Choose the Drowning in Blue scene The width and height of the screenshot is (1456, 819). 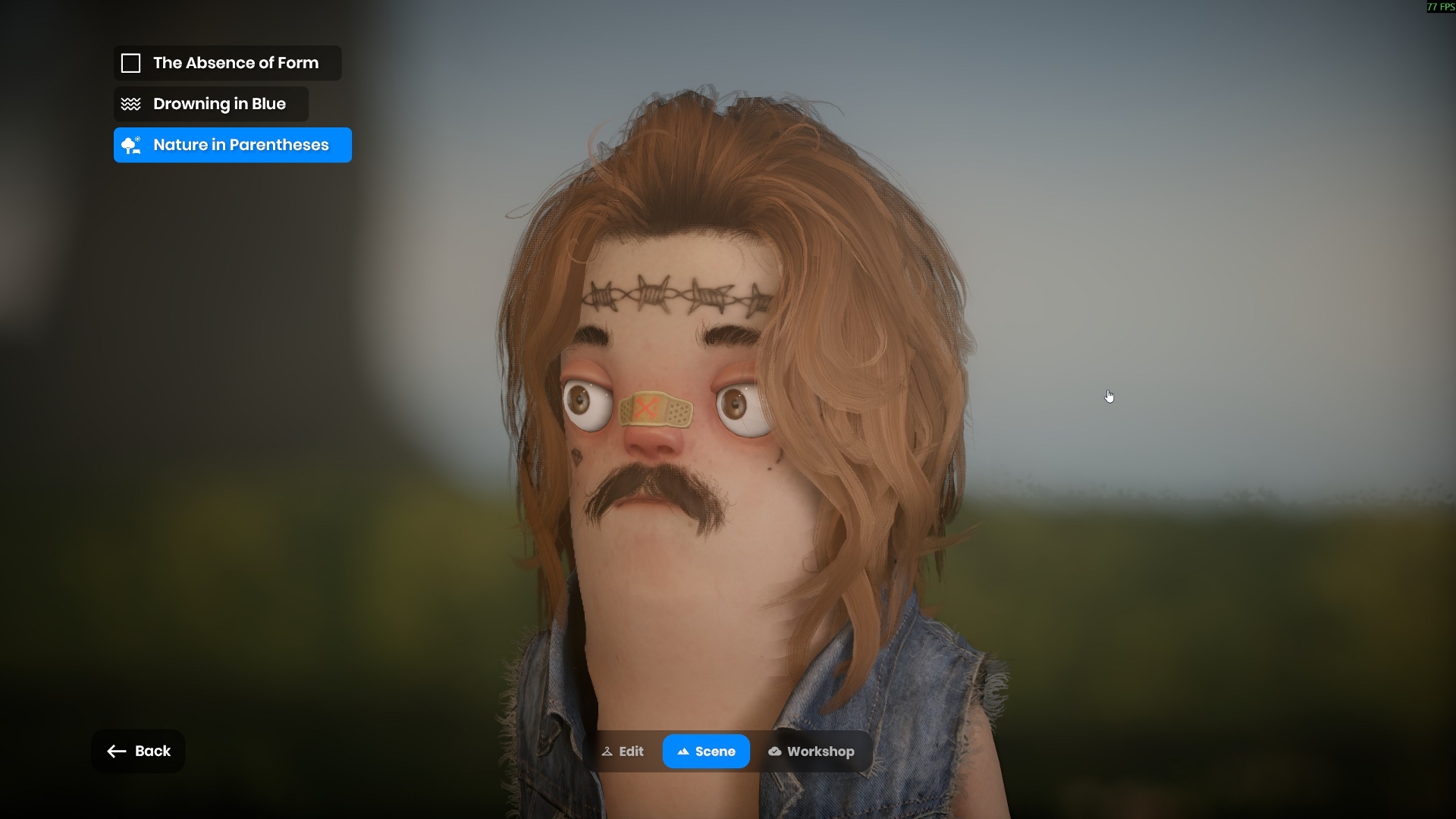click(211, 104)
